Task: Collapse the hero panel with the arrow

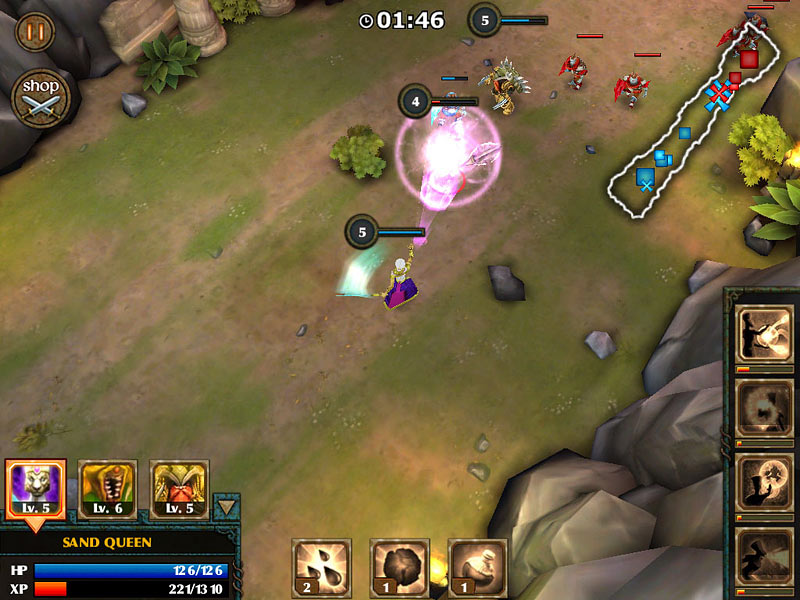Action: pos(227,507)
